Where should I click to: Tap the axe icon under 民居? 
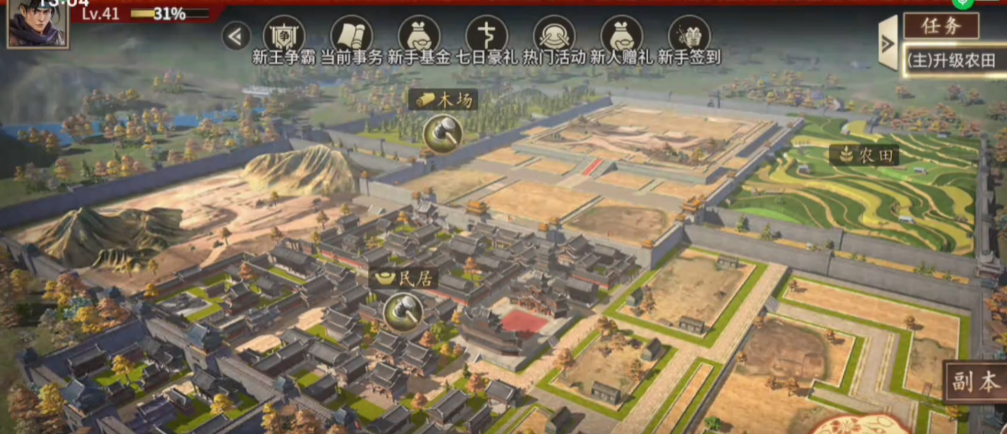click(402, 312)
